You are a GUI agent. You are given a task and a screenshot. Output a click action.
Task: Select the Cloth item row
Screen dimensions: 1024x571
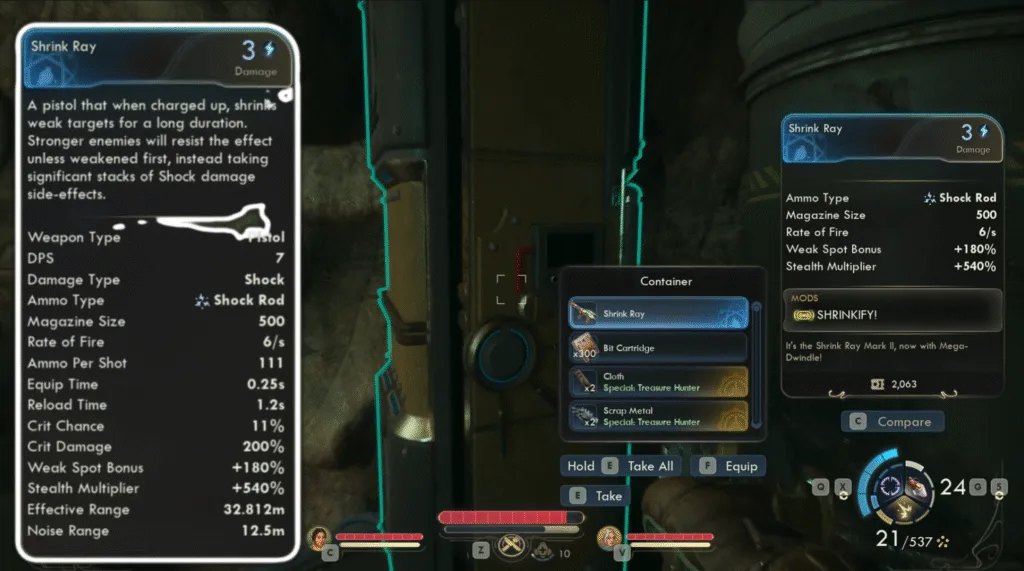[x=658, y=382]
